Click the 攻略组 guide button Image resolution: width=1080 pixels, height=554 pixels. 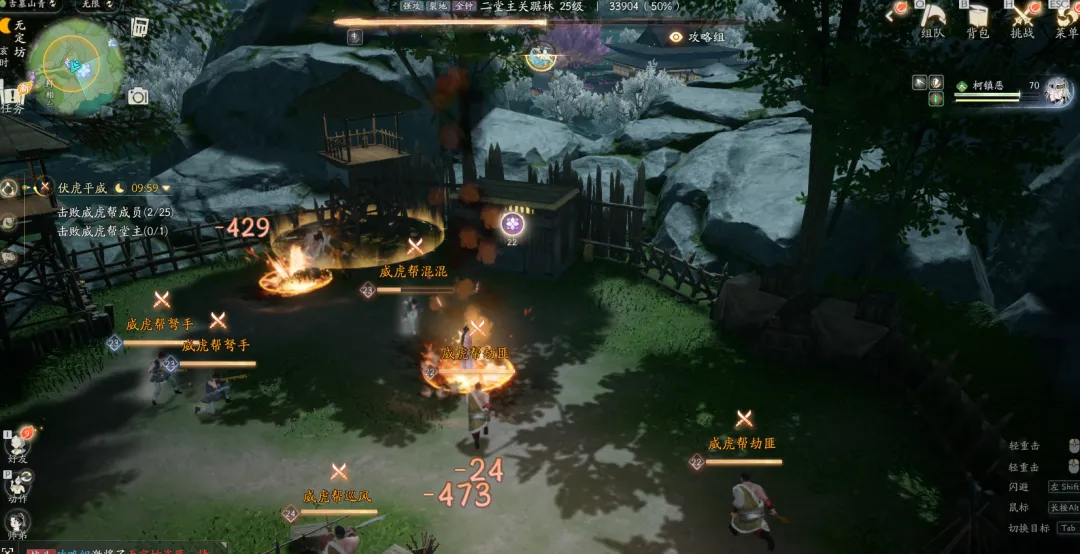tap(698, 37)
